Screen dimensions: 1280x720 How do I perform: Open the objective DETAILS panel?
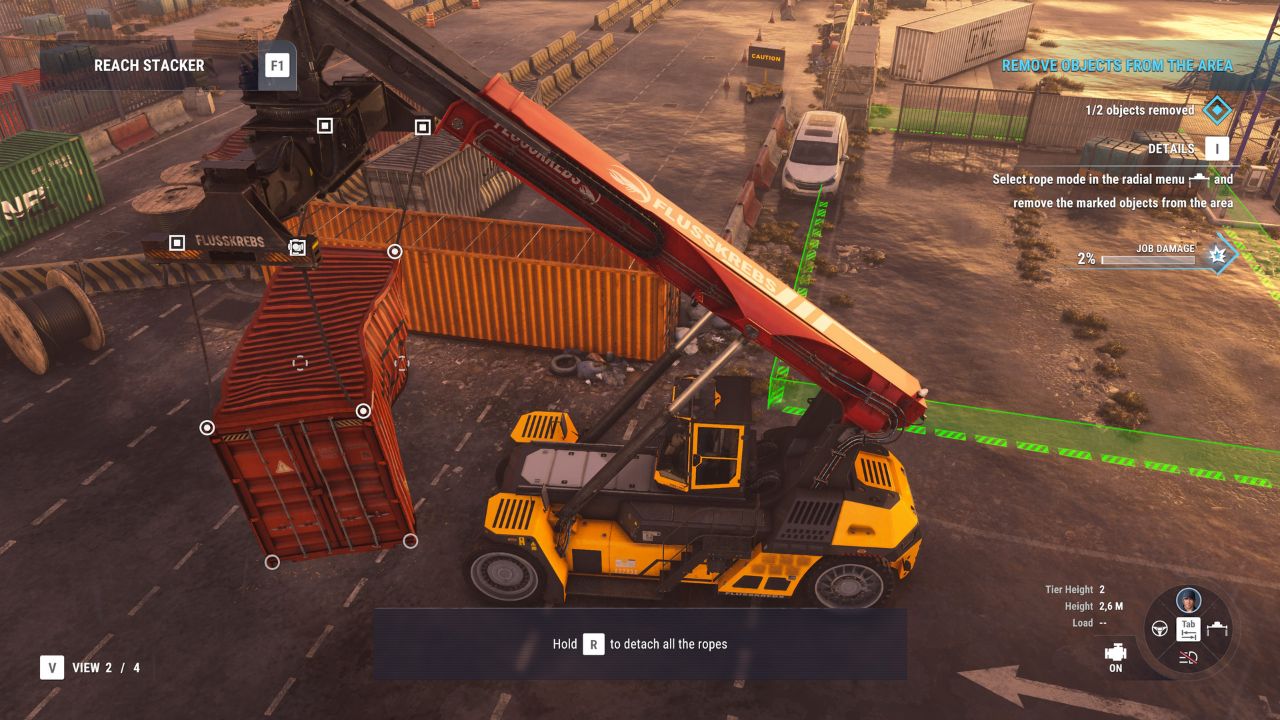[x=1216, y=149]
